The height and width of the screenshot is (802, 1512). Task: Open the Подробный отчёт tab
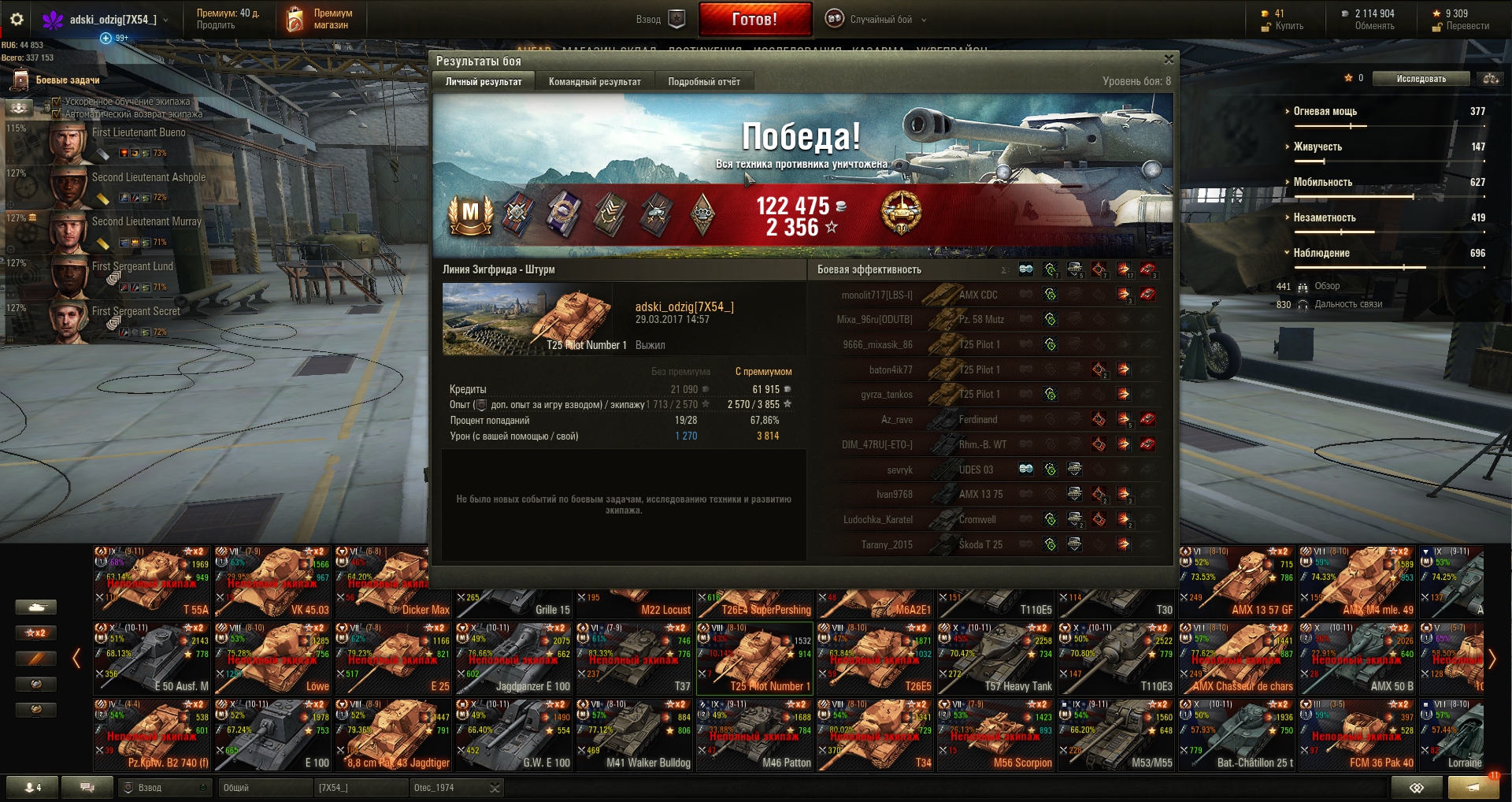pos(704,81)
